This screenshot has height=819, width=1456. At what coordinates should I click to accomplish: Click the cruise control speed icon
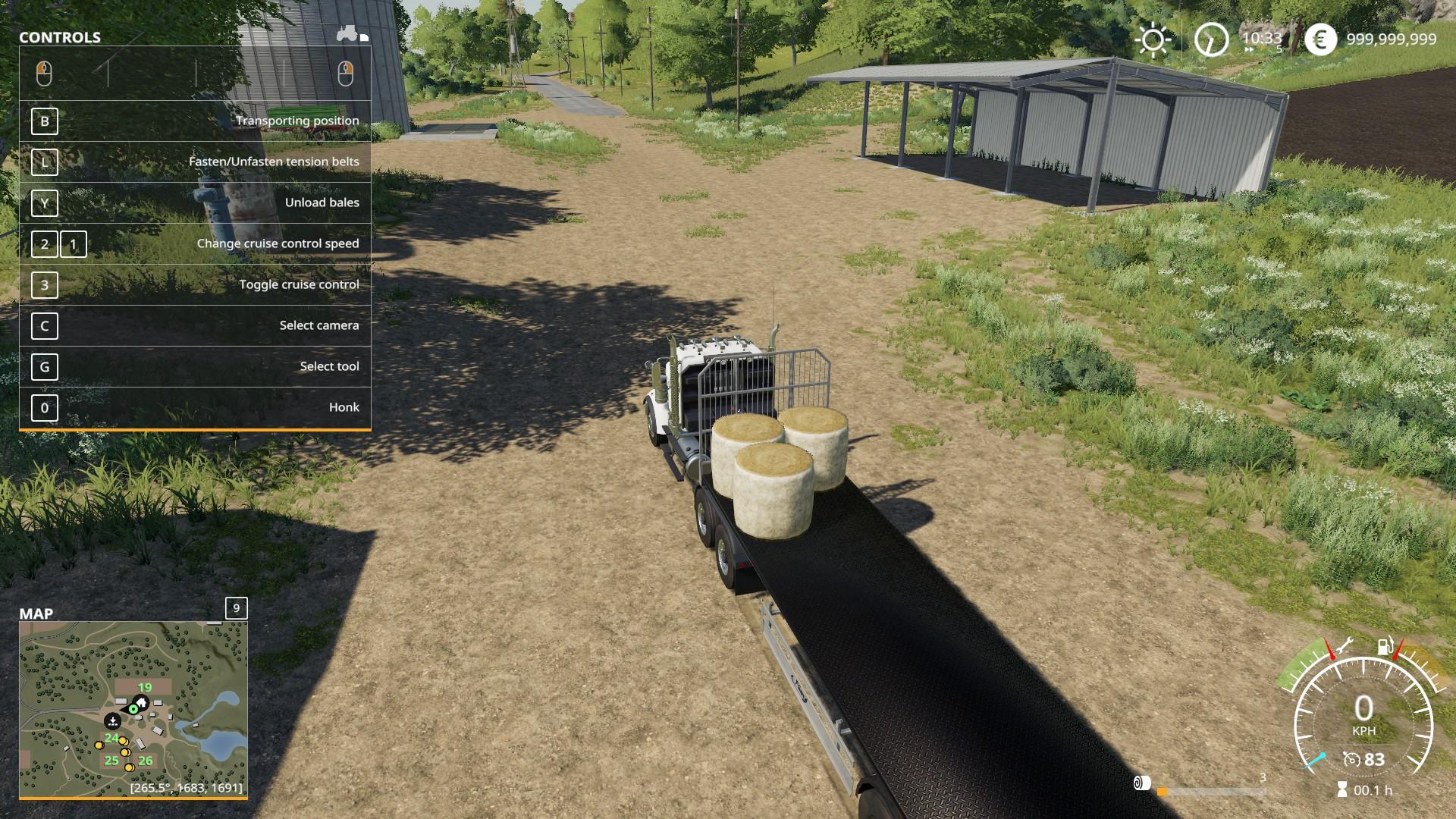pos(1352,760)
